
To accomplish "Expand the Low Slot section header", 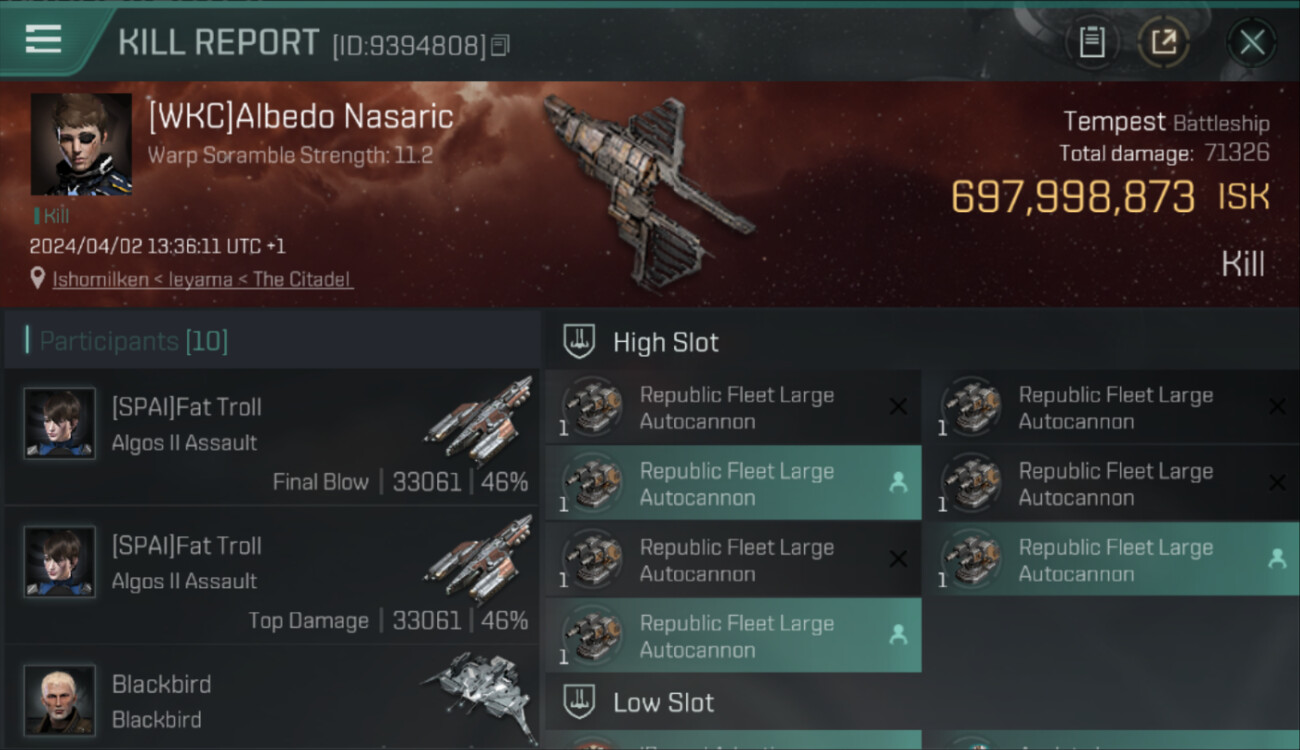I will coord(664,702).
